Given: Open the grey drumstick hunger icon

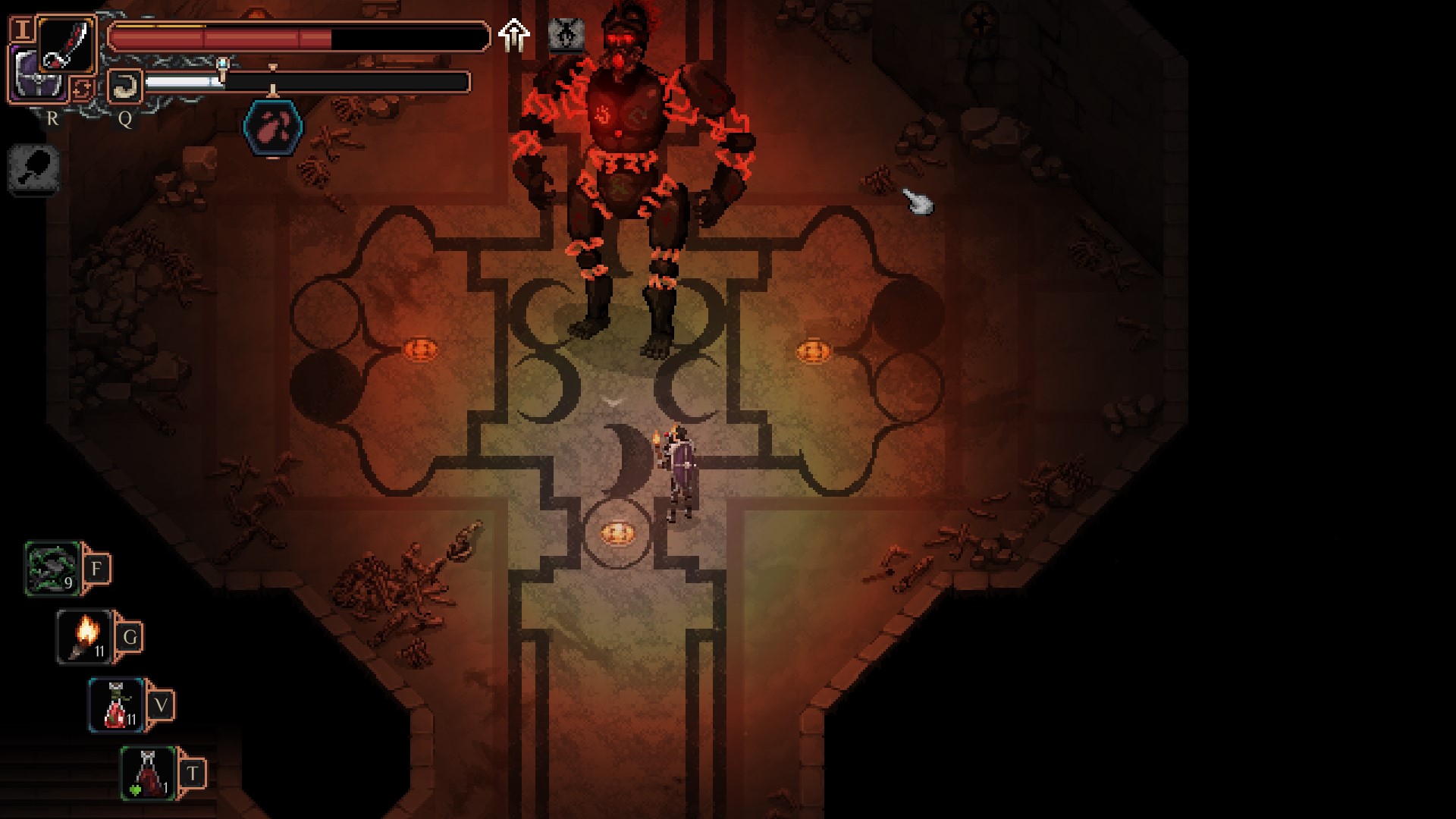Looking at the screenshot, I should pos(34,168).
